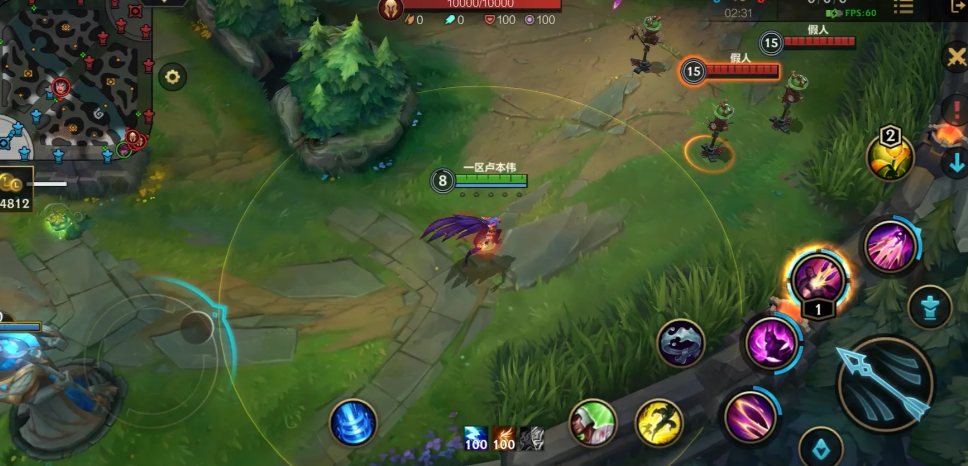Cast the glowing ability with counter 1
Image resolution: width=968 pixels, height=466 pixels.
818,277
